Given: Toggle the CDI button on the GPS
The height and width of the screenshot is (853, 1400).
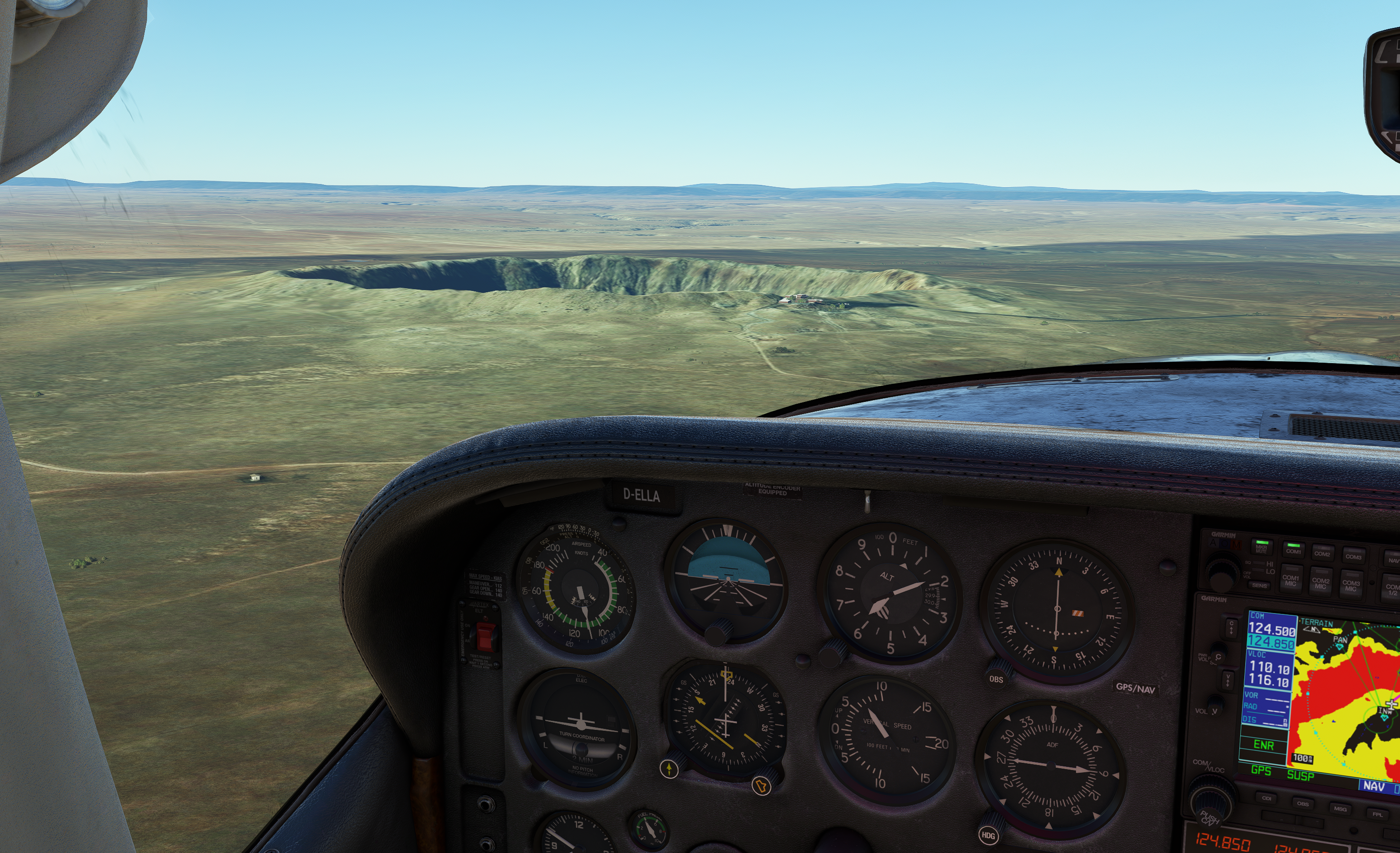Looking at the screenshot, I should click(1266, 798).
